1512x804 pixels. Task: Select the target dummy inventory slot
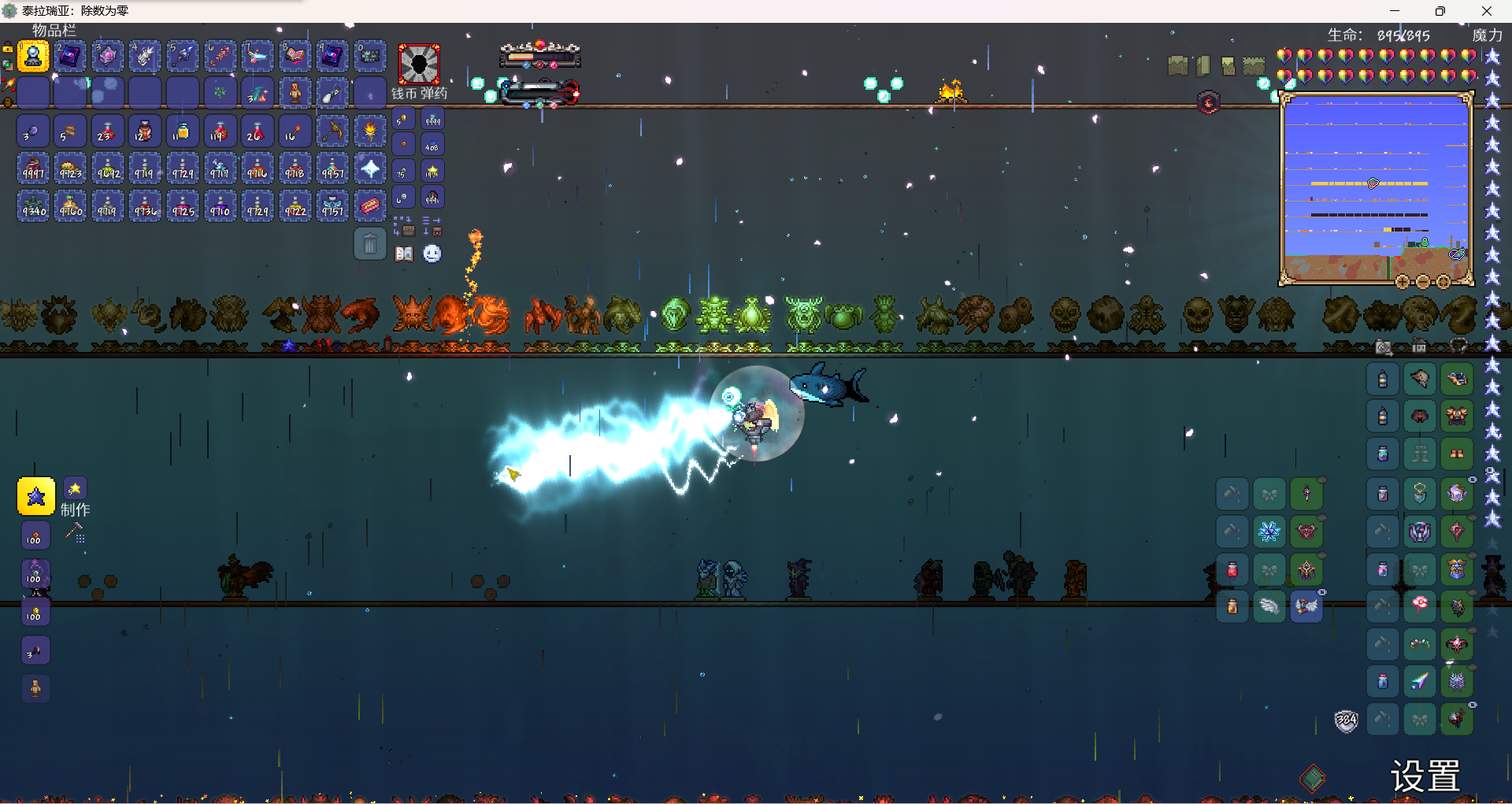pyautogui.click(x=295, y=94)
